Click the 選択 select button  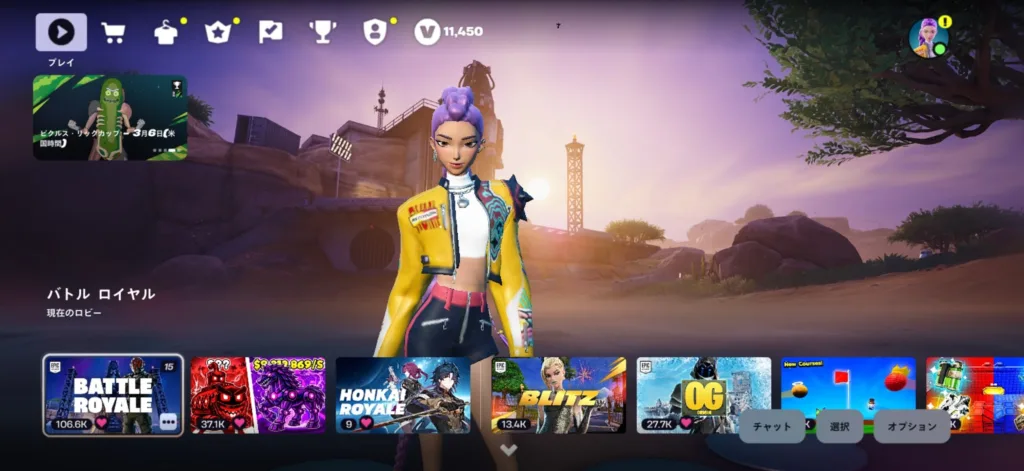(840, 426)
